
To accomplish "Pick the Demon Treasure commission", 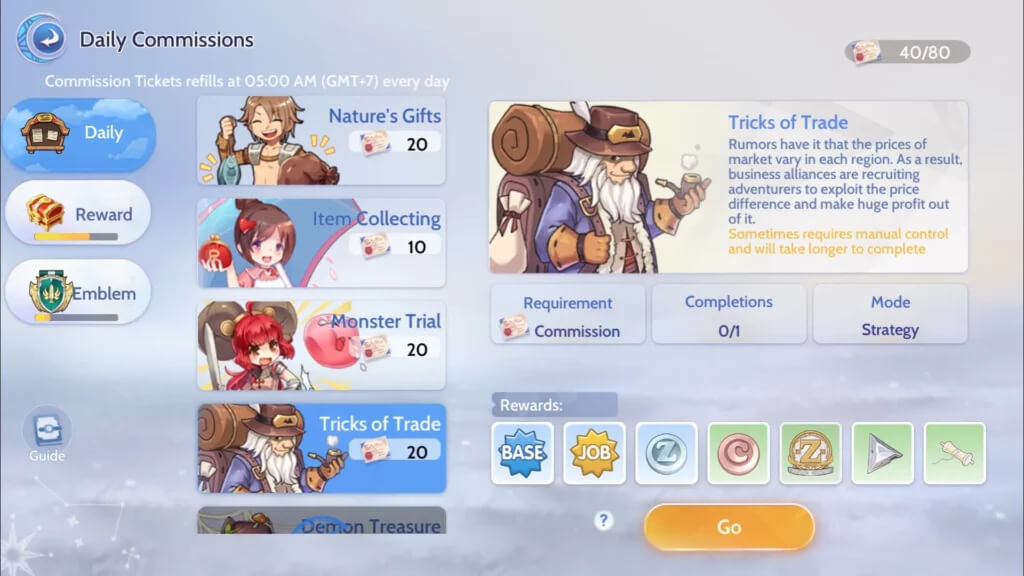I will click(321, 521).
